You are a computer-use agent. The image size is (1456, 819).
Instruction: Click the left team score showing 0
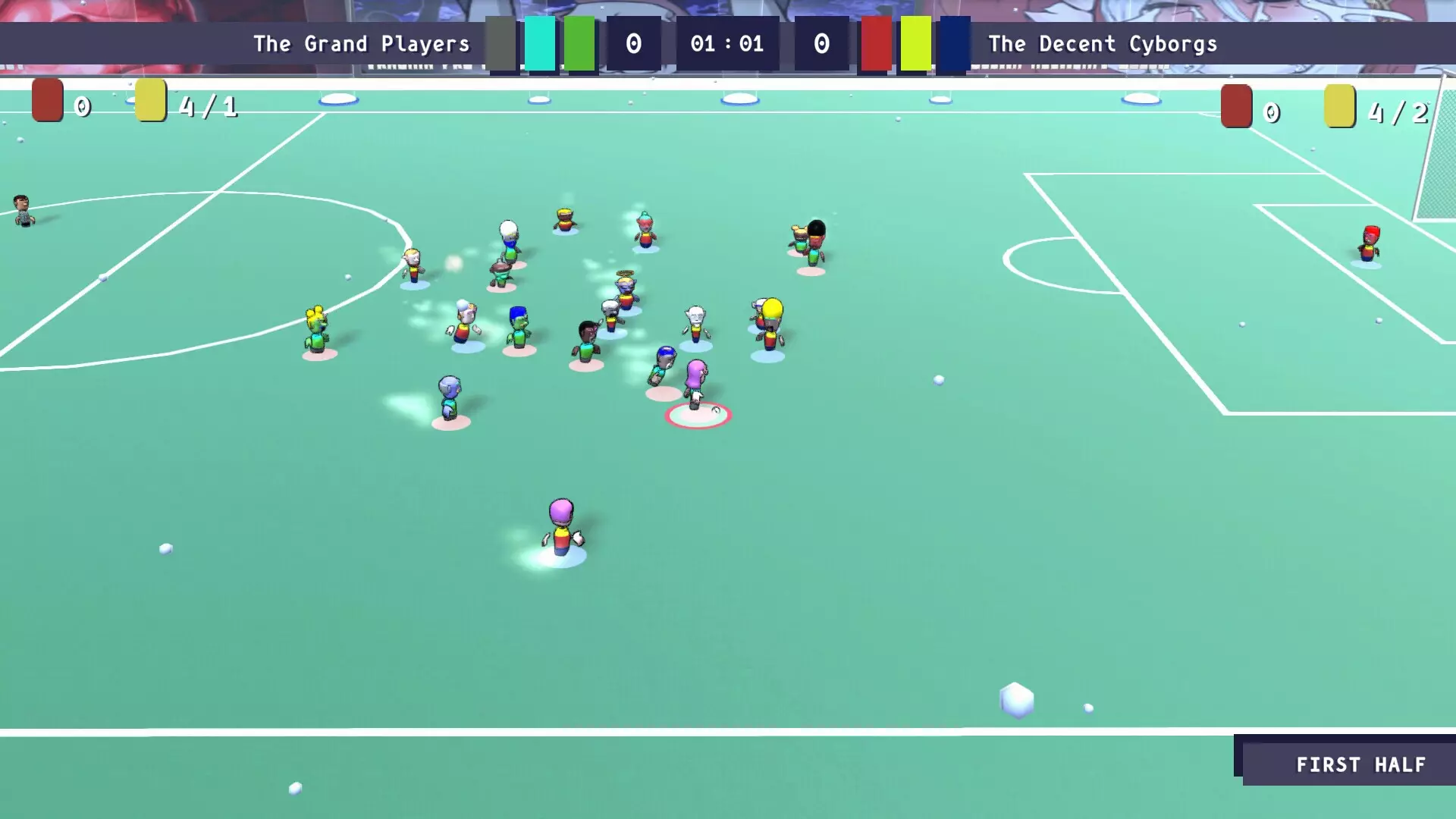click(x=633, y=43)
